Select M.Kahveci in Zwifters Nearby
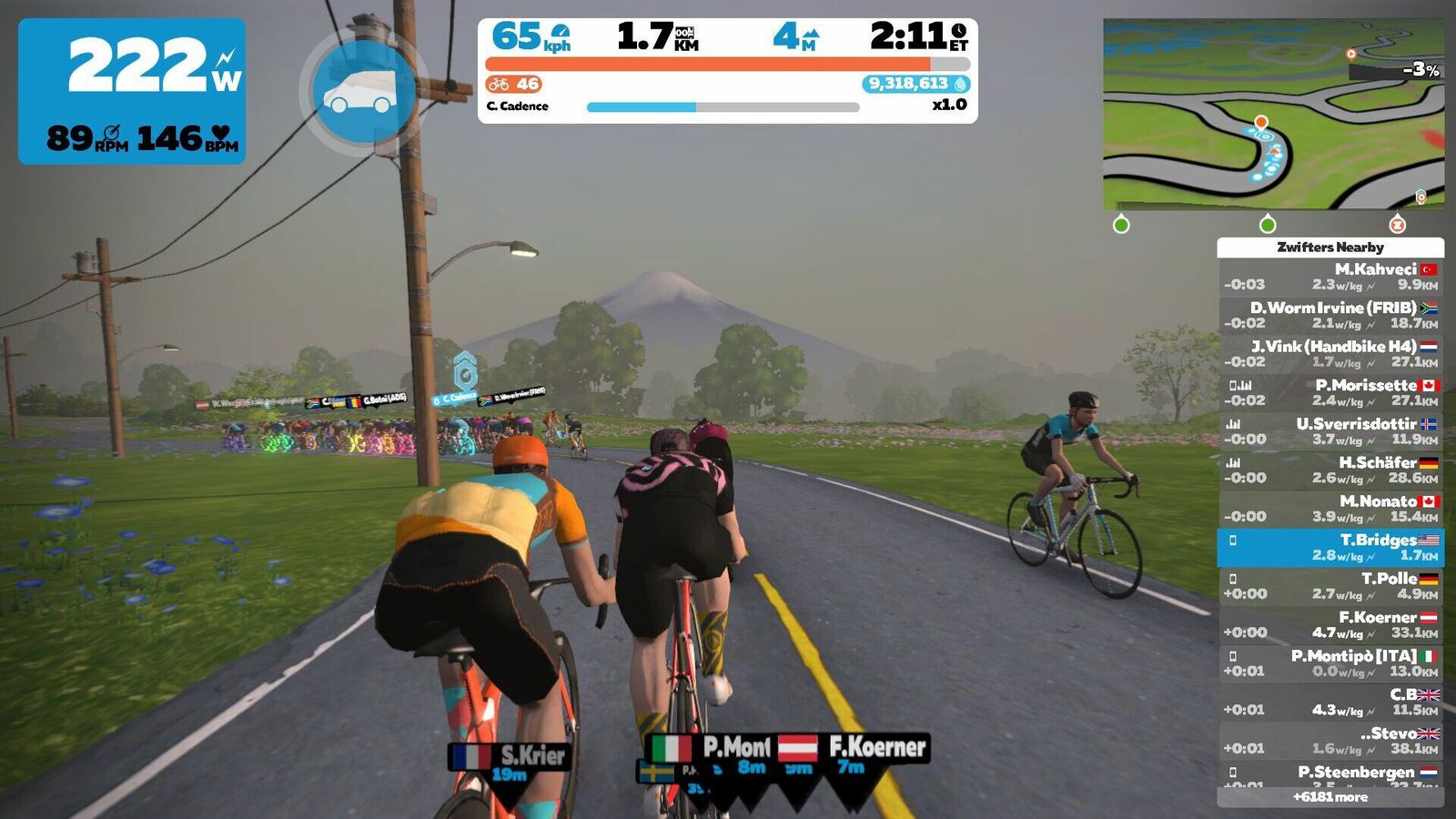Screen dimensions: 1456x819 click(1330, 277)
